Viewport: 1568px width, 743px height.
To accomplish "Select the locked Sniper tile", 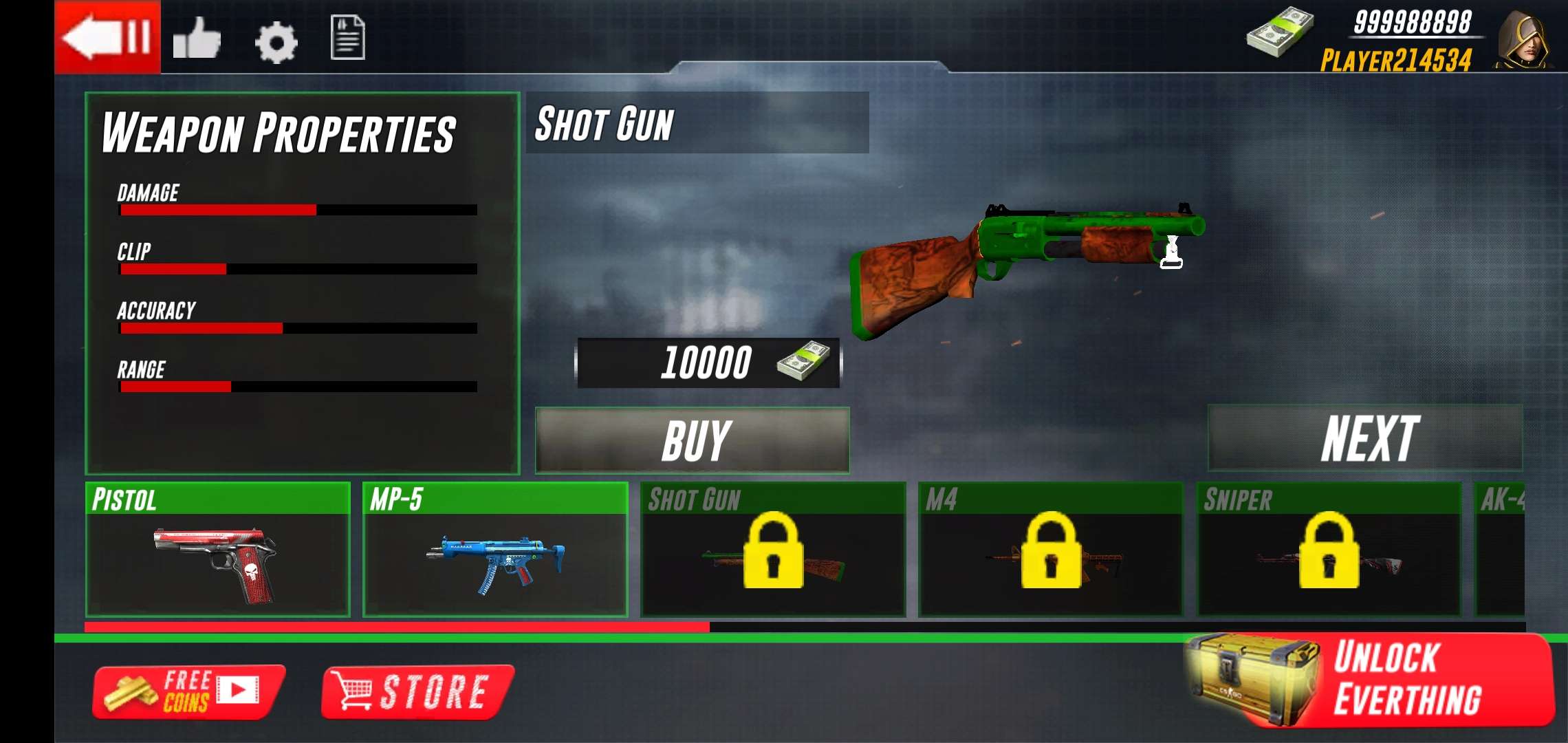I will [x=1329, y=550].
